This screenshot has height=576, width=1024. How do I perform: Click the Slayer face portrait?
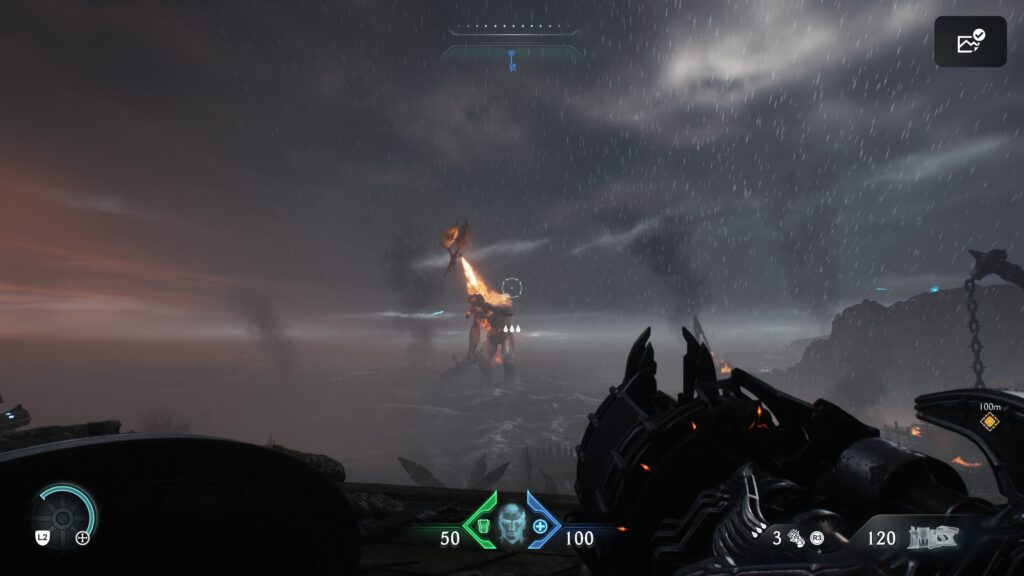click(x=511, y=525)
